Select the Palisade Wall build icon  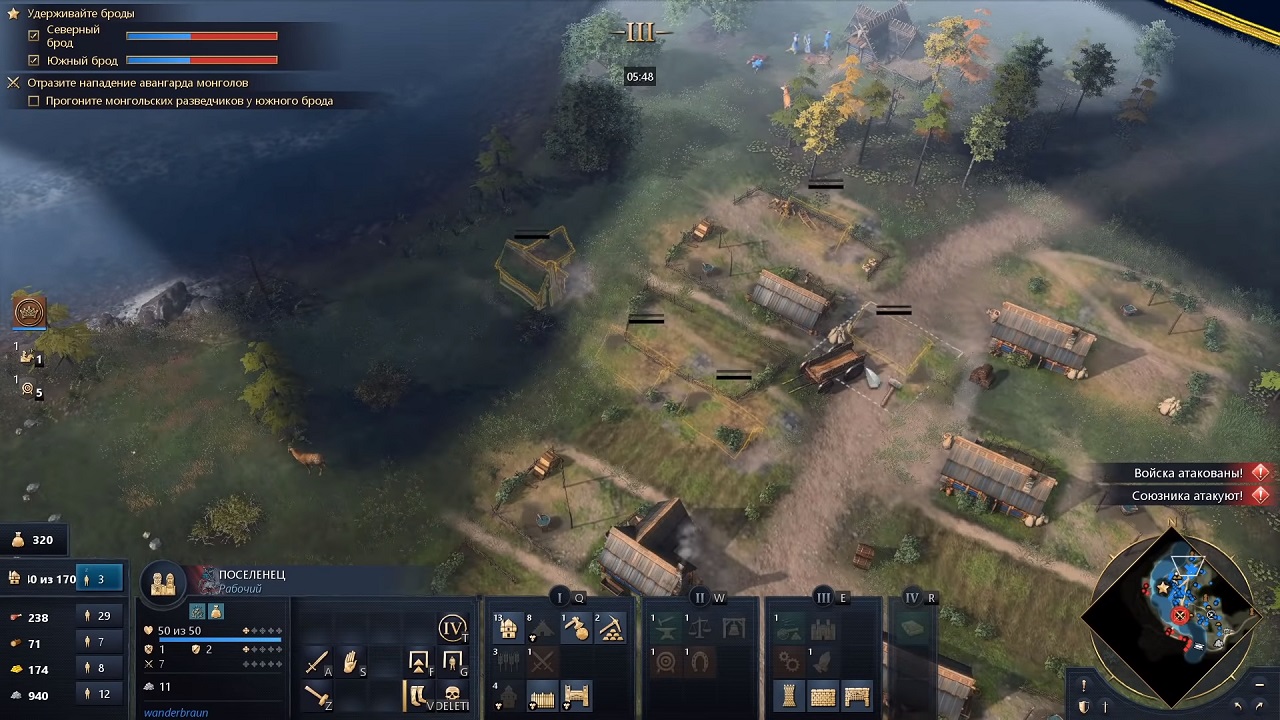[542, 696]
